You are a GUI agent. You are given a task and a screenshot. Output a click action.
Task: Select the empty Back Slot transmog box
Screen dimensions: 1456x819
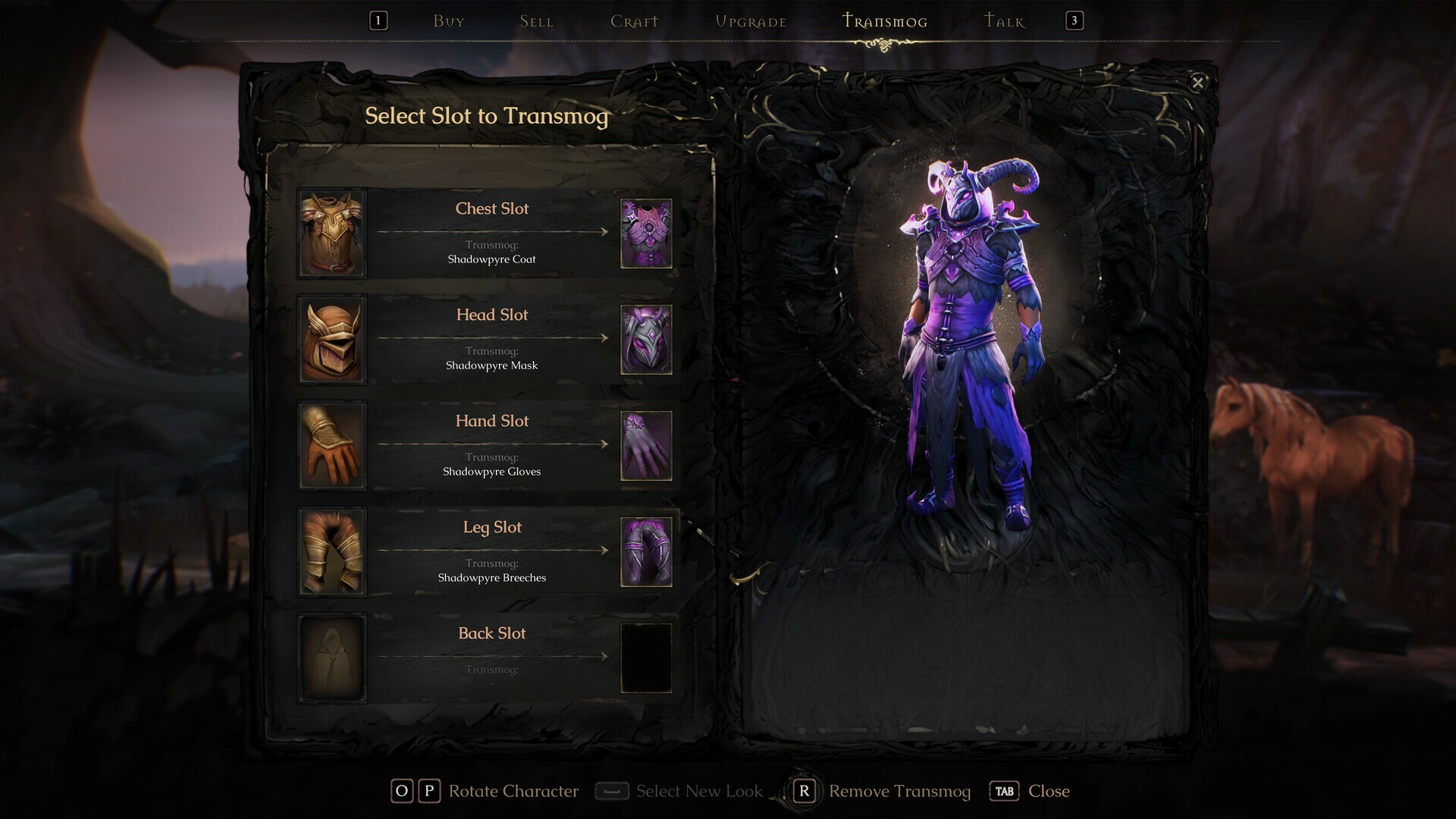click(x=646, y=657)
